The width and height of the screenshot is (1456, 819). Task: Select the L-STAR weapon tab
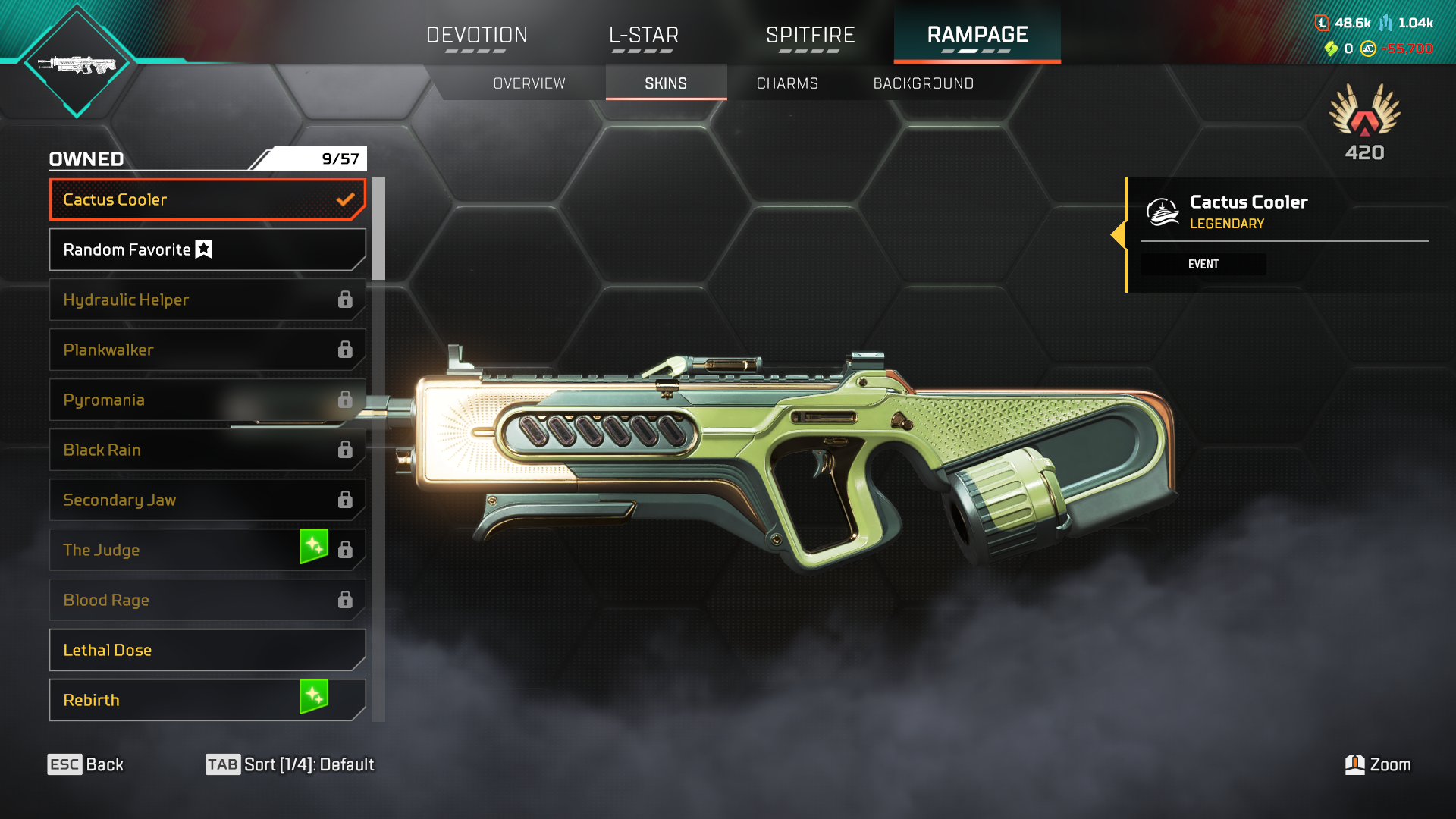[x=643, y=36]
